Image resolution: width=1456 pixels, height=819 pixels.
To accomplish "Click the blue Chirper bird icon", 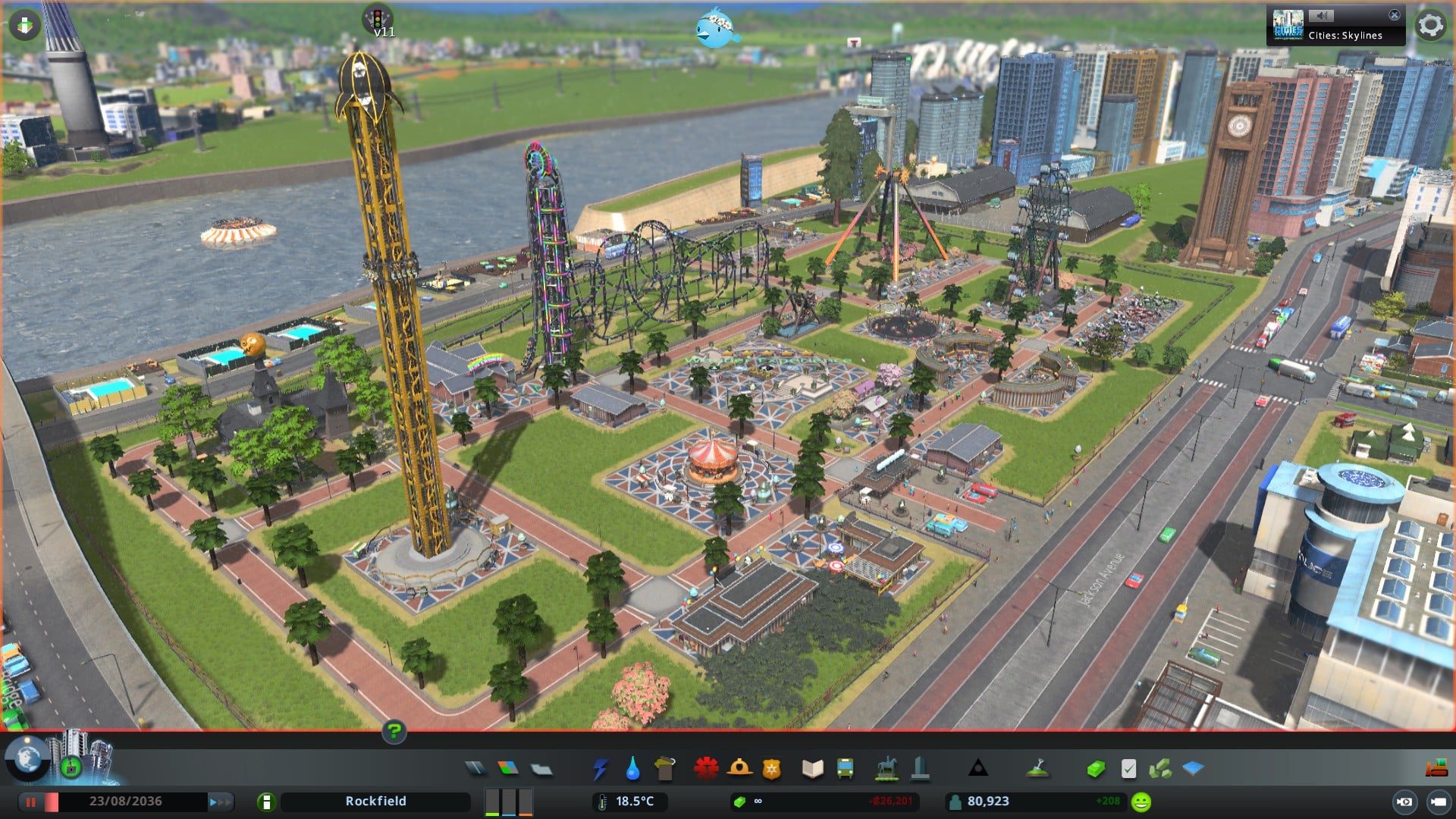I will [715, 29].
